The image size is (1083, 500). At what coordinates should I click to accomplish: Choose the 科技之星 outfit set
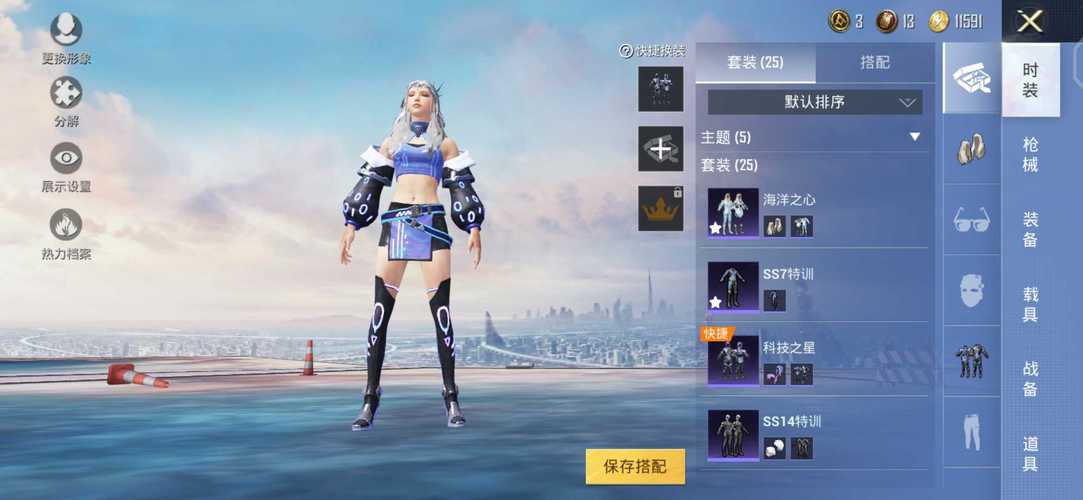coord(815,361)
